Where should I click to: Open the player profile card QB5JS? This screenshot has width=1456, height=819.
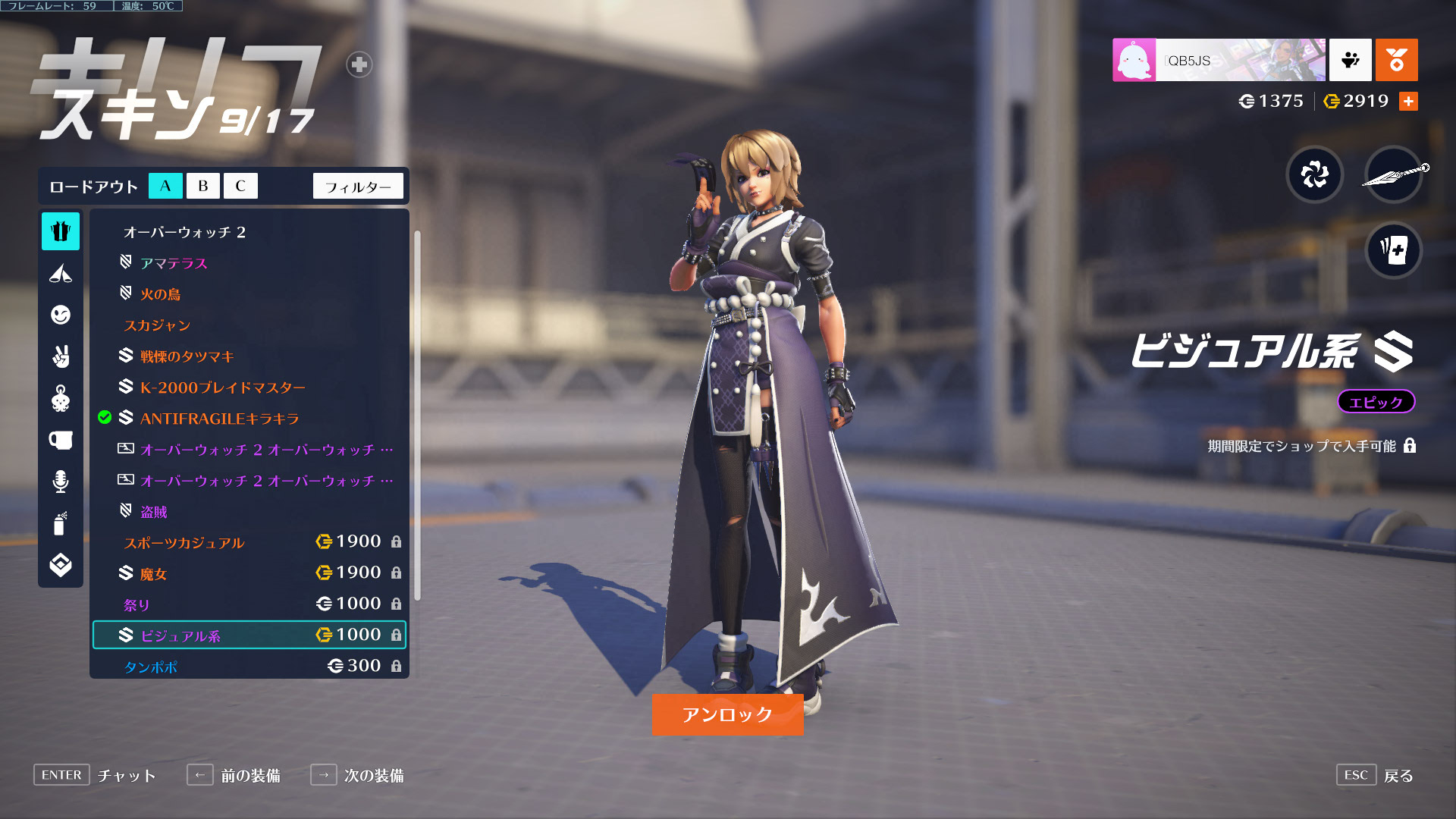coord(1219,60)
